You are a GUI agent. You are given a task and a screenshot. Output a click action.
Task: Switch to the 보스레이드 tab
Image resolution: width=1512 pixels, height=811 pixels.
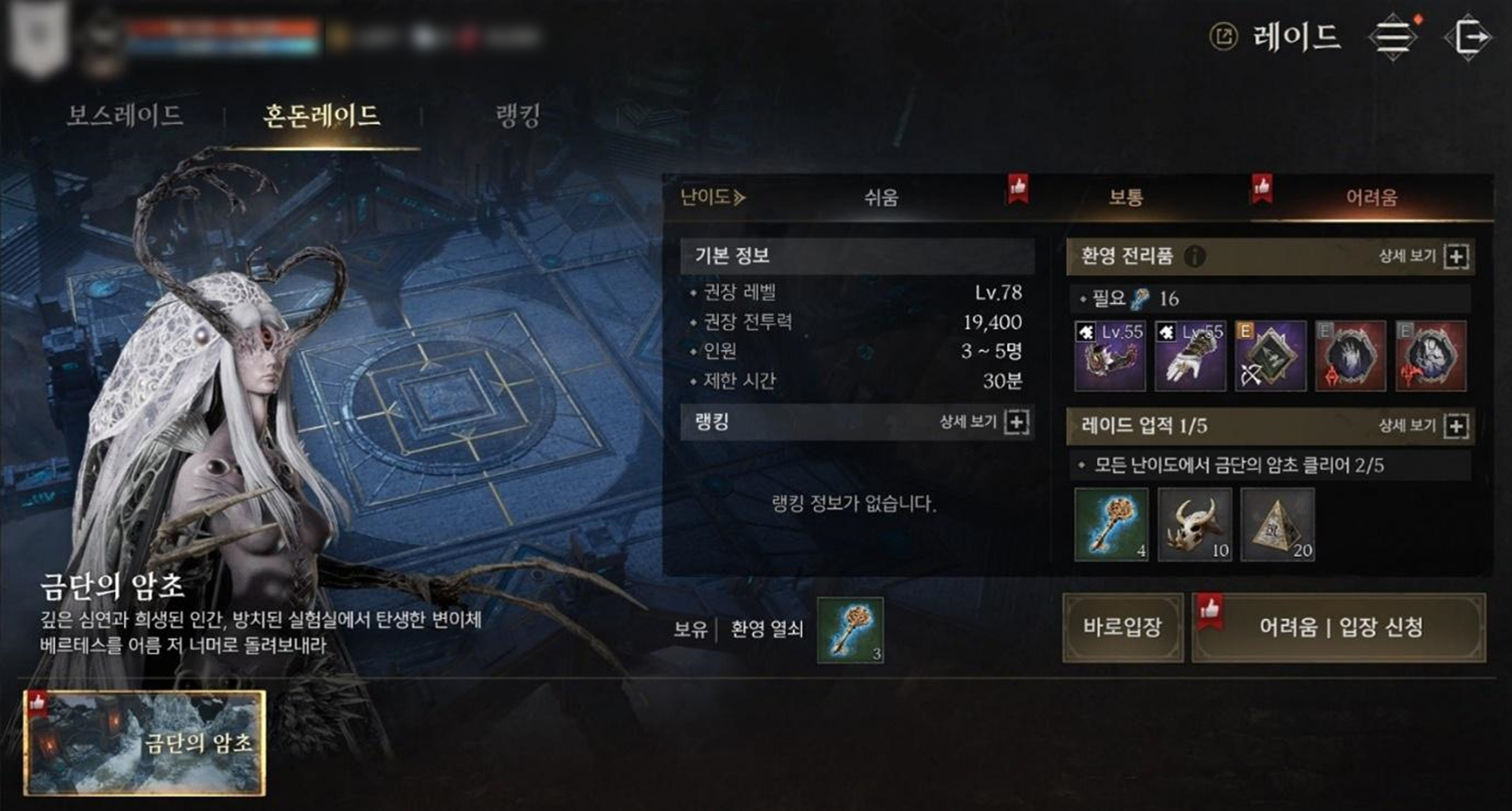(x=125, y=112)
